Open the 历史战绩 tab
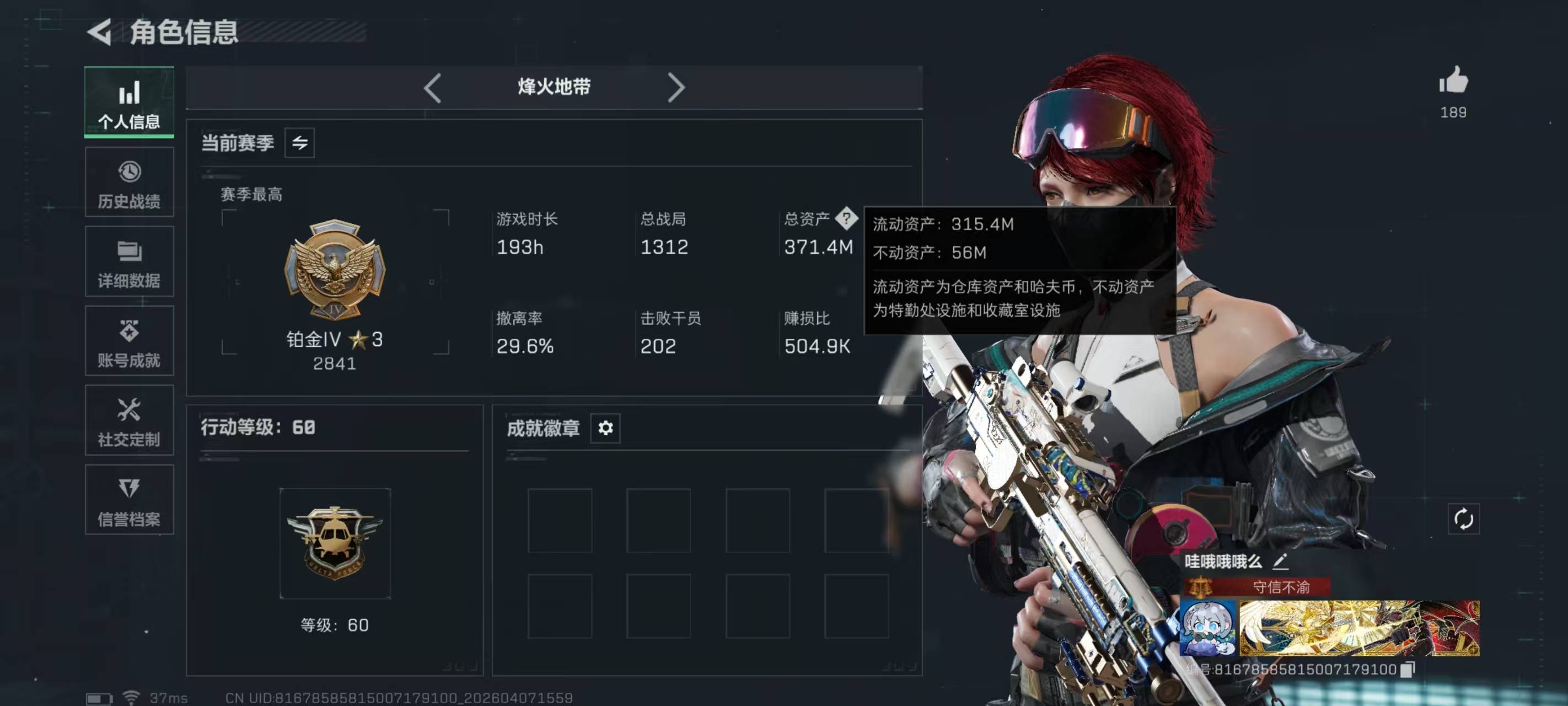The image size is (1568, 706). click(129, 182)
